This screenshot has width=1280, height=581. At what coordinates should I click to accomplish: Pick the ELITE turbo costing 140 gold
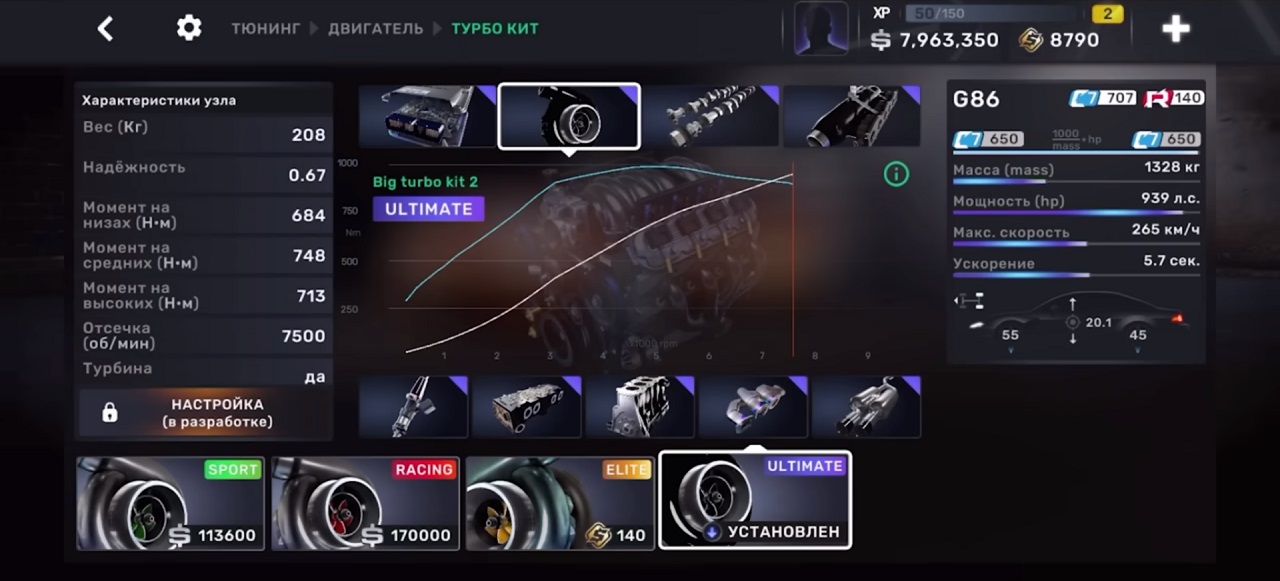(x=559, y=503)
